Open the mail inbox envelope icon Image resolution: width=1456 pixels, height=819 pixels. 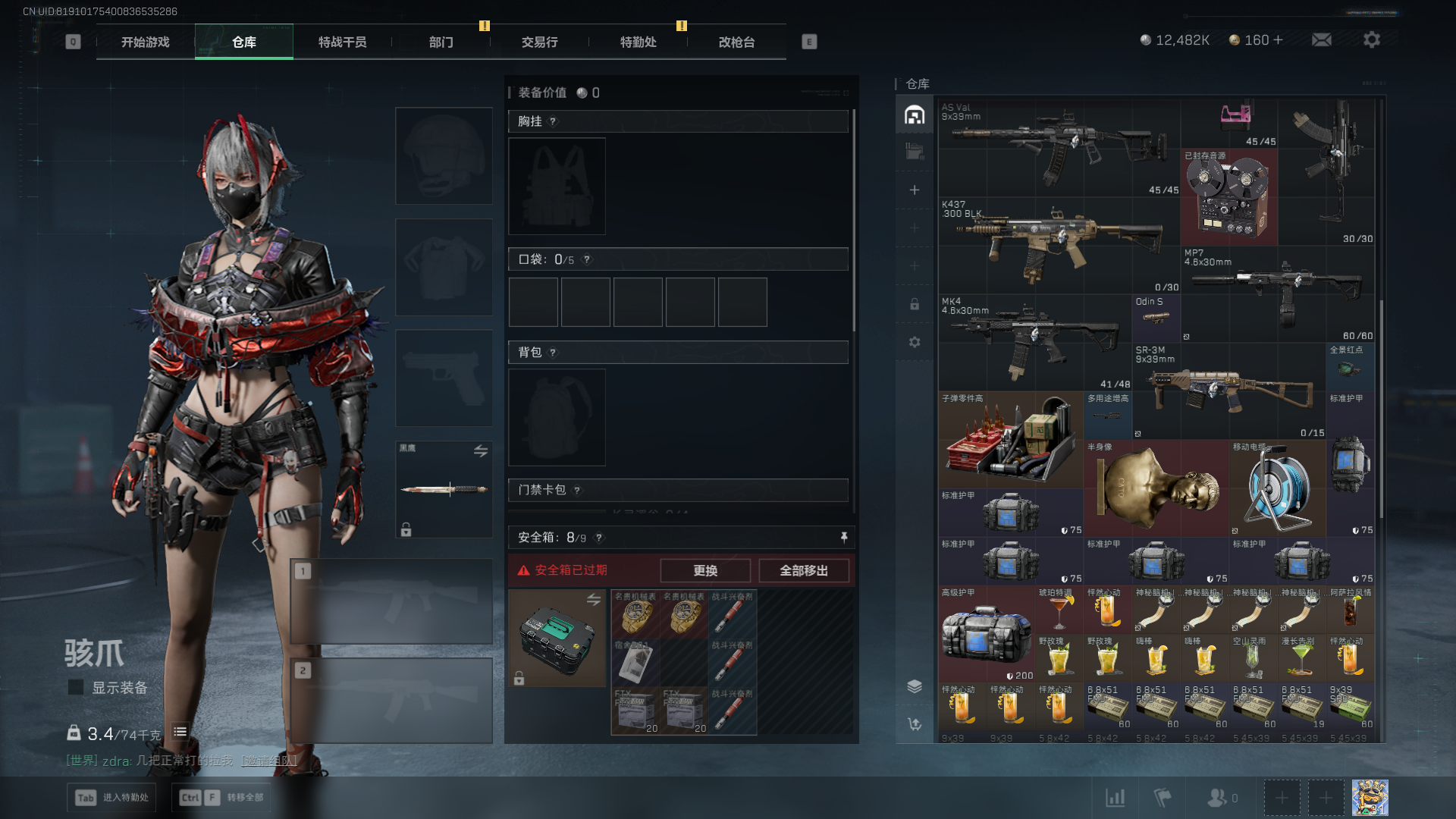[1321, 40]
